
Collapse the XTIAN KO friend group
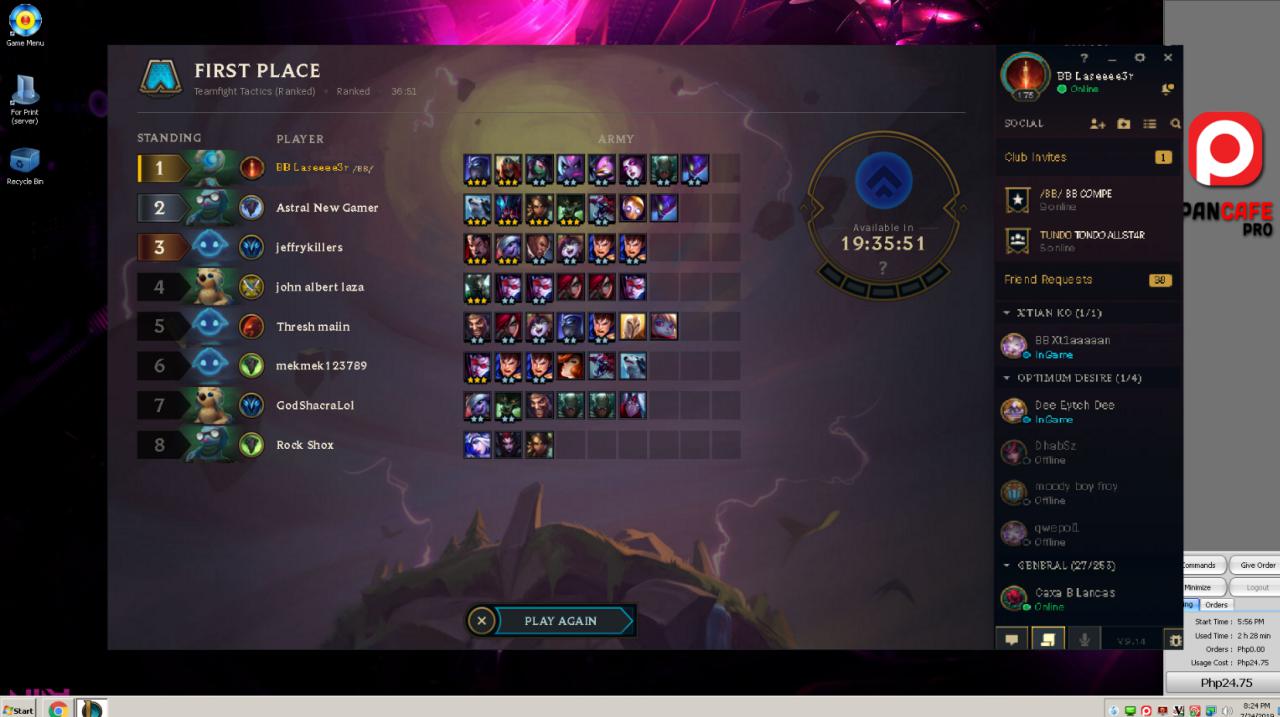click(x=1007, y=313)
